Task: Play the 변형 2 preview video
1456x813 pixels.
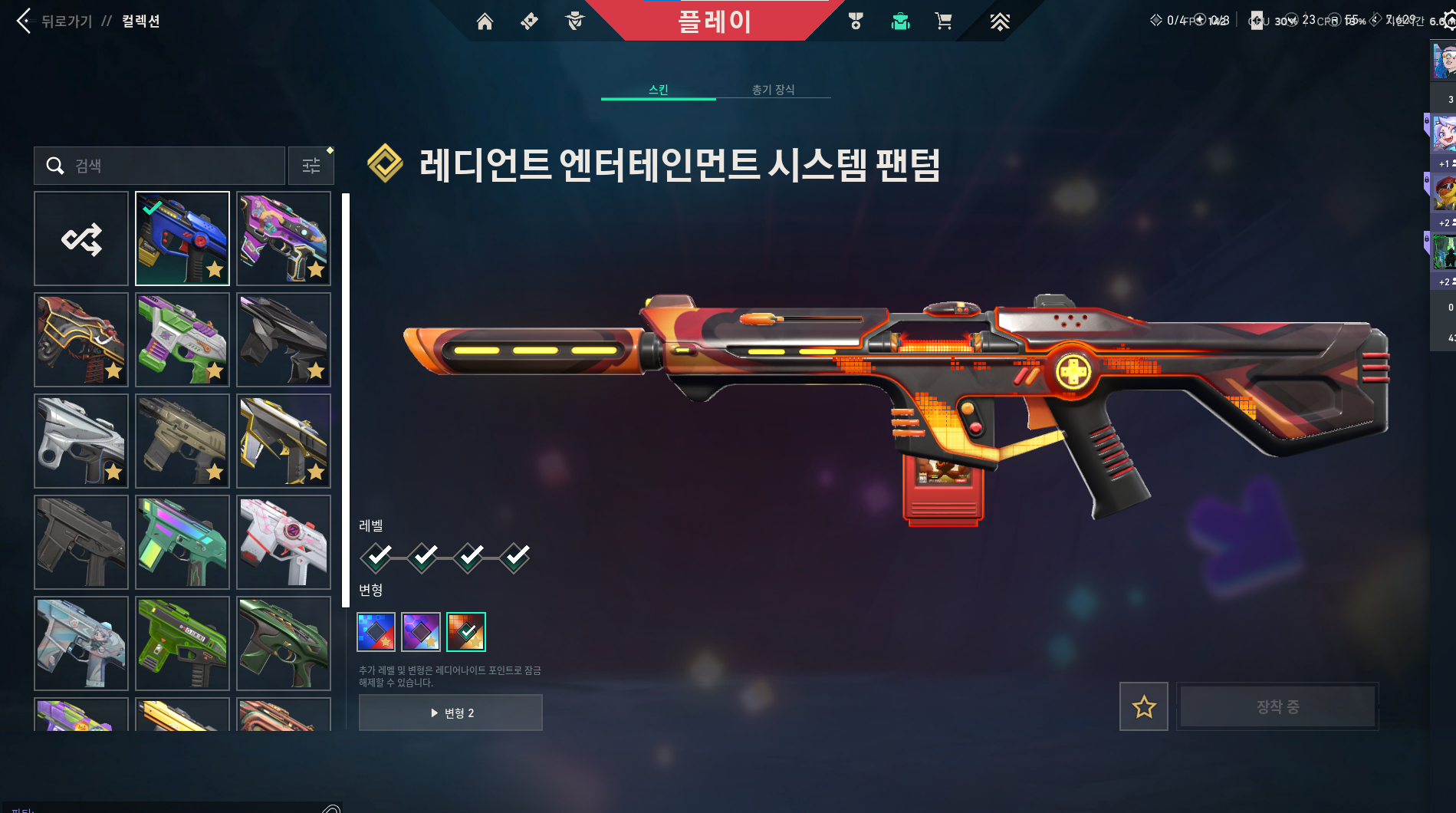Action: pos(451,713)
